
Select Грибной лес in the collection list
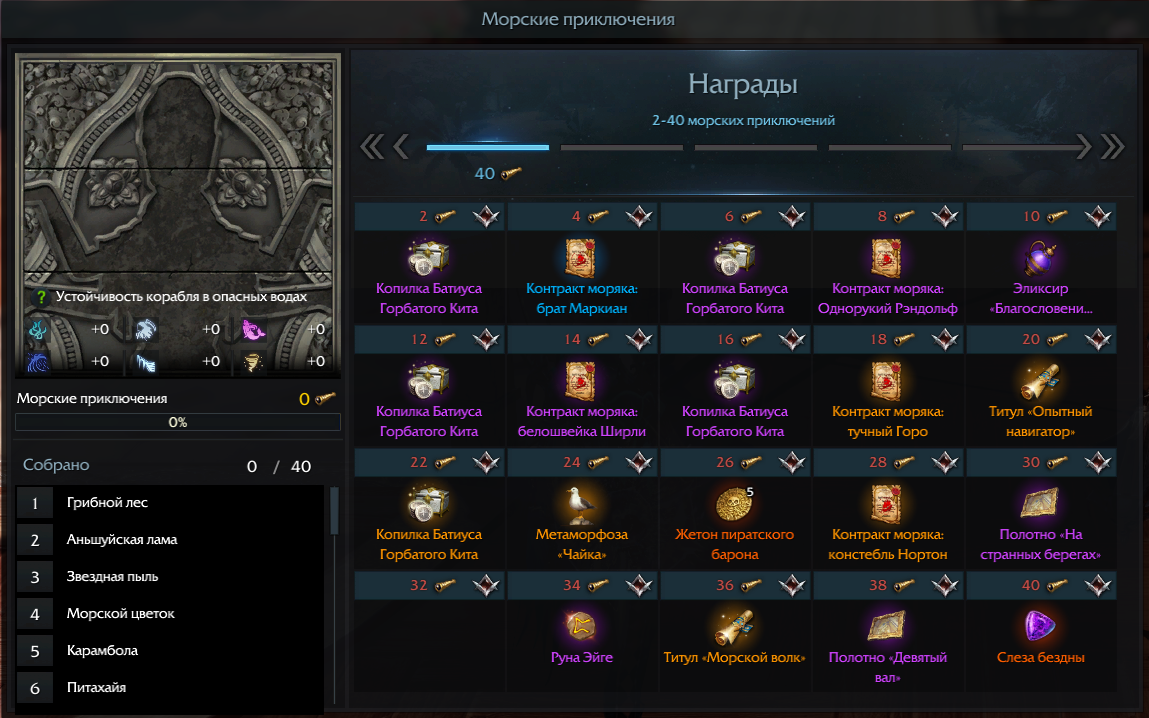coord(107,503)
